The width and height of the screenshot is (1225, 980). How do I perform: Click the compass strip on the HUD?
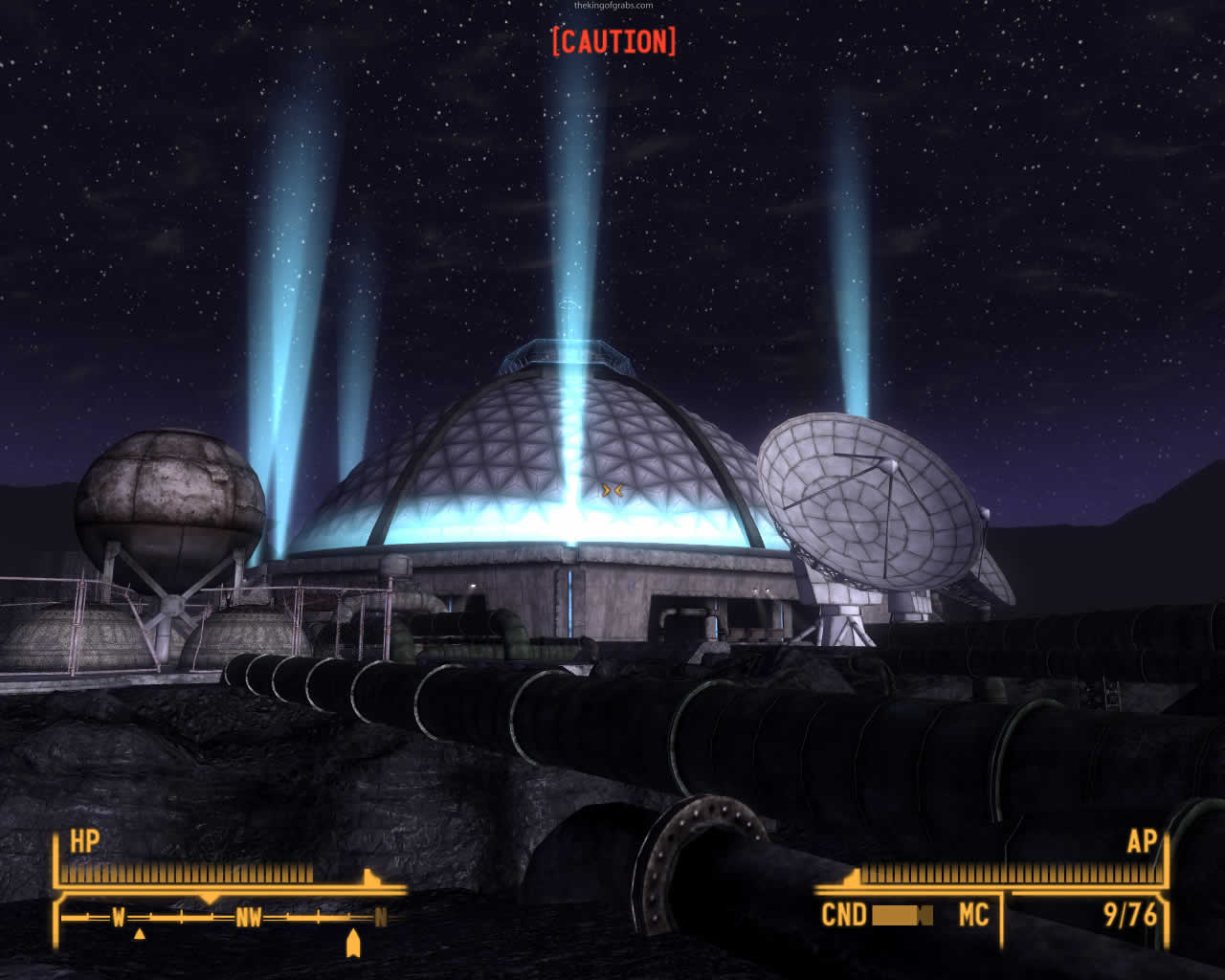[226, 918]
